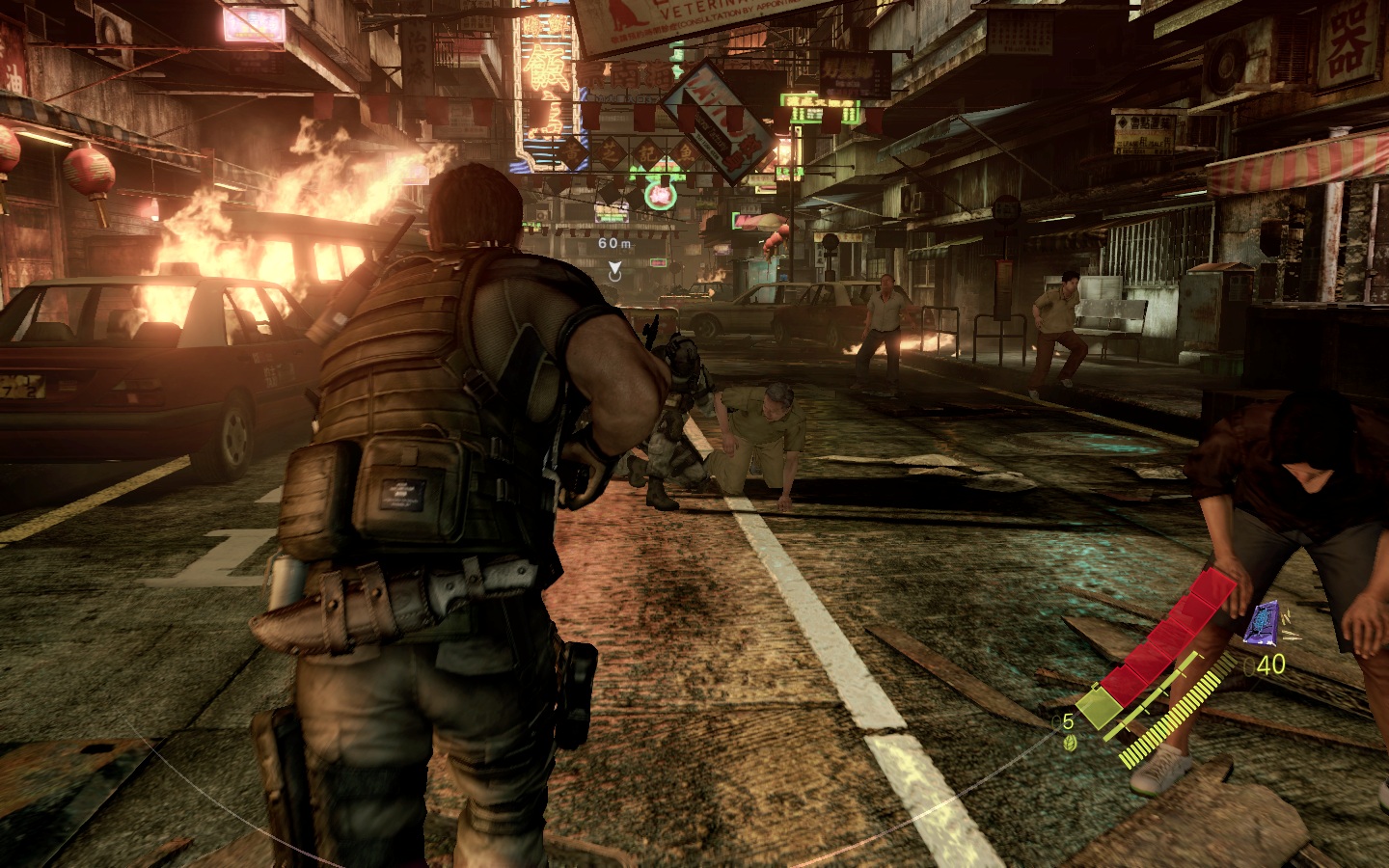This screenshot has width=1389, height=868.
Task: Select the purple equipped item icon
Action: click(1263, 623)
